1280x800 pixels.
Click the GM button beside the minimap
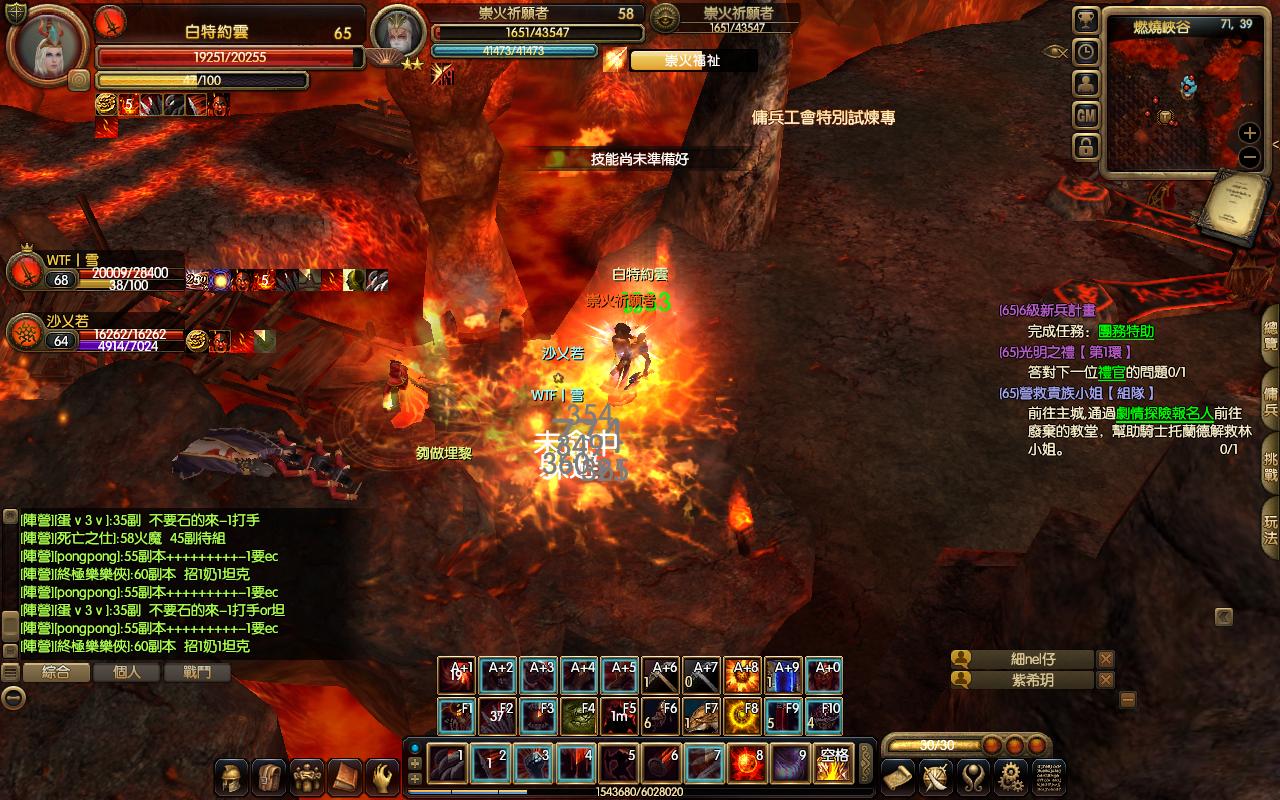coord(1086,116)
